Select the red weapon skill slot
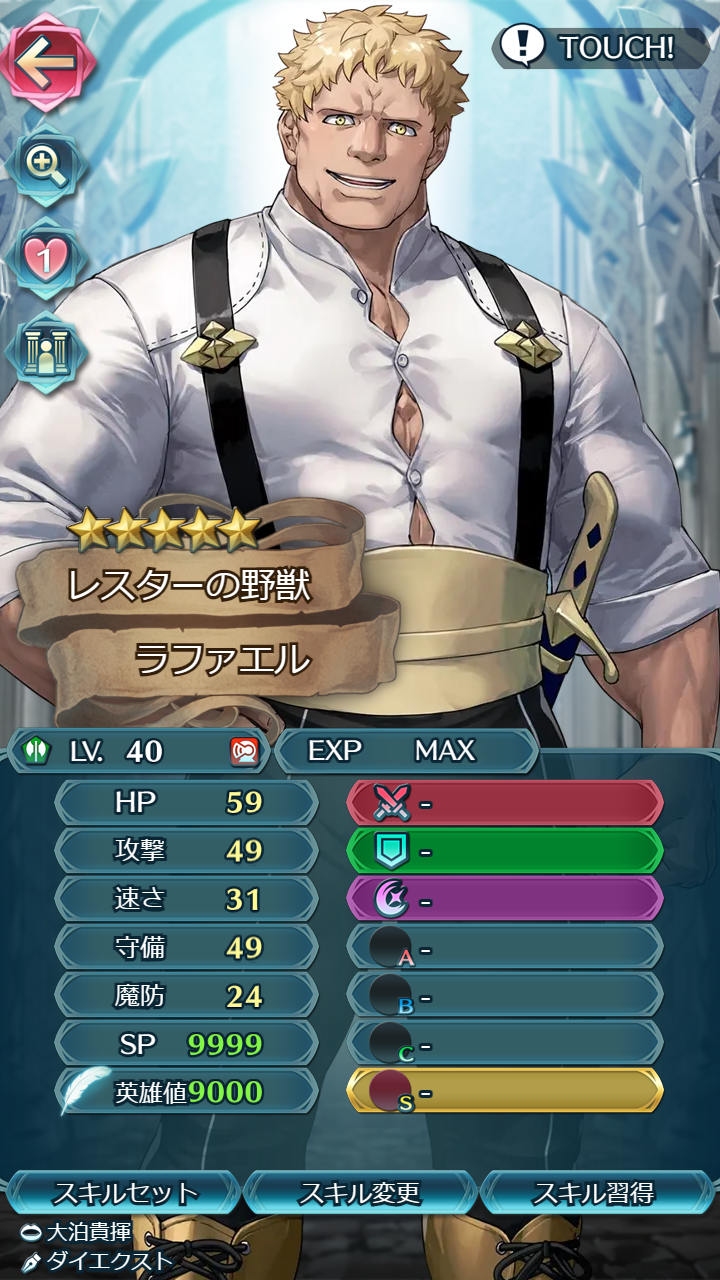The image size is (720, 1280). (505, 802)
